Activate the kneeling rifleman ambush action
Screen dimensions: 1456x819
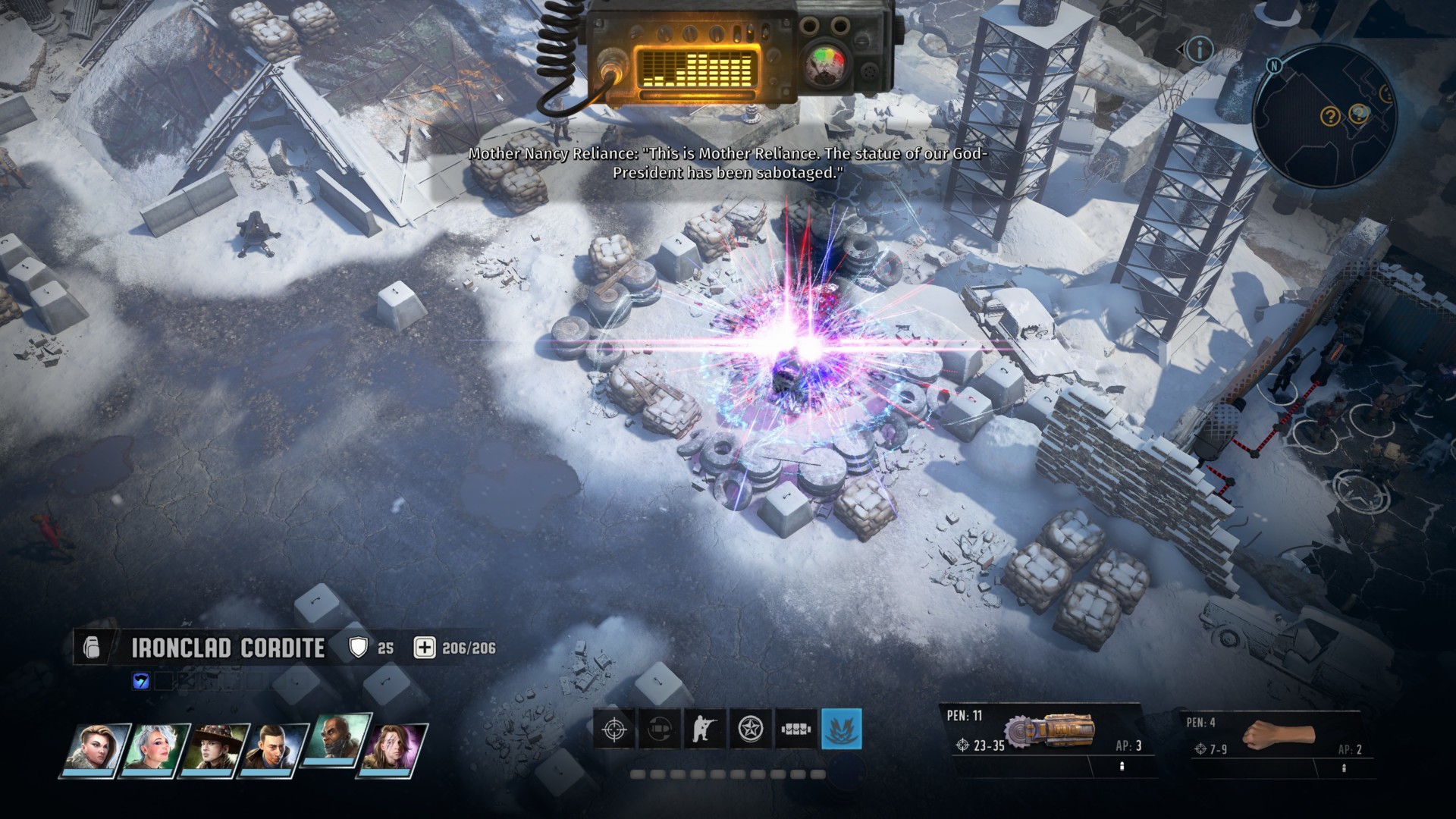pyautogui.click(x=705, y=730)
